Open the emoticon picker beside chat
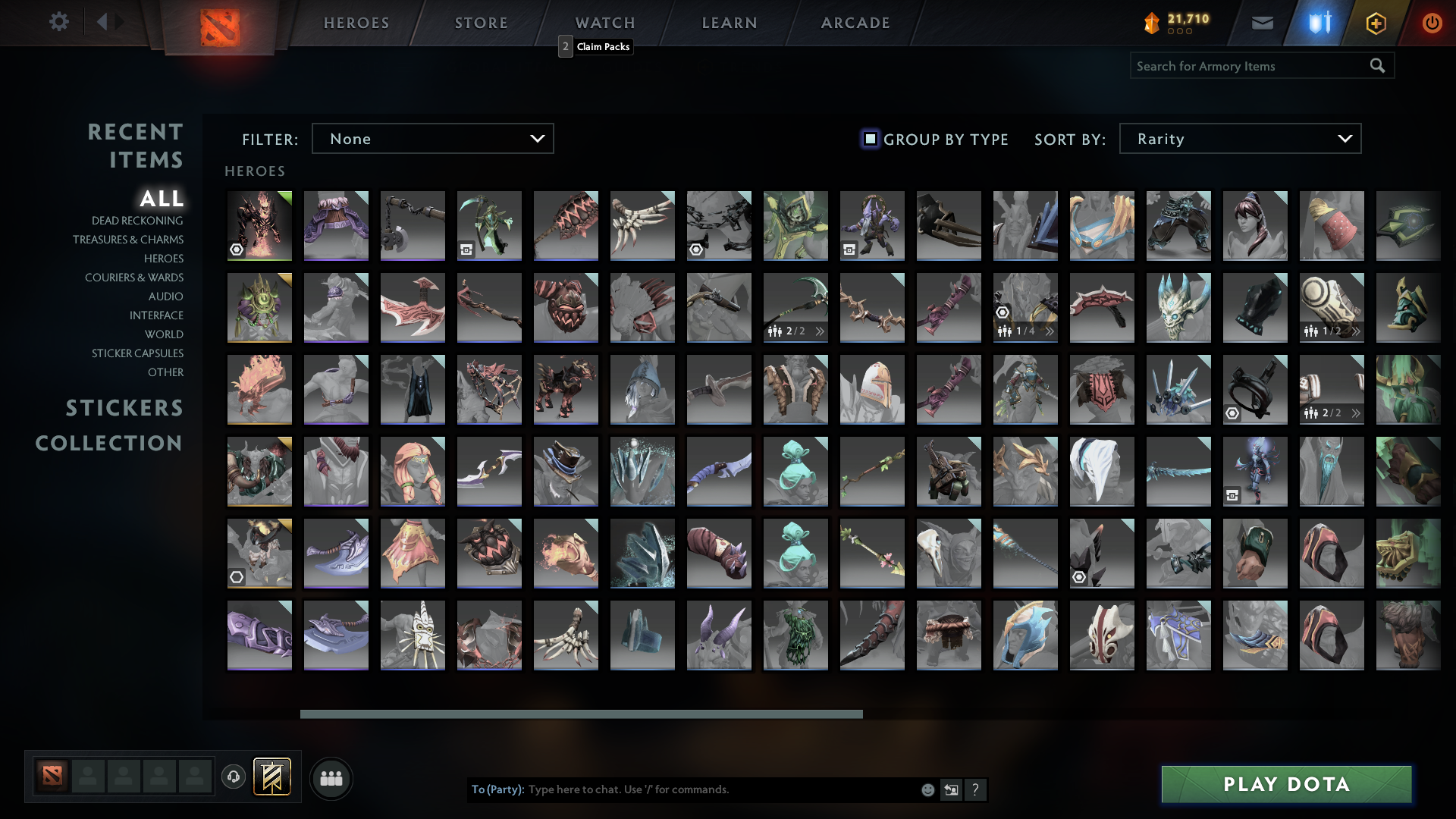This screenshot has width=1456, height=819. (x=927, y=789)
